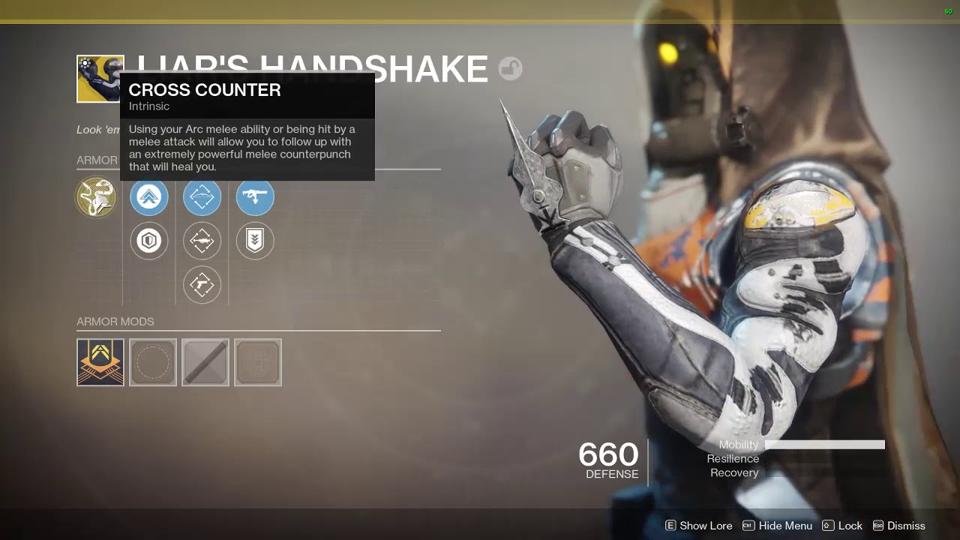This screenshot has height=540, width=960.
Task: Choose the rifle-in-diamond perk
Action: click(x=202, y=241)
